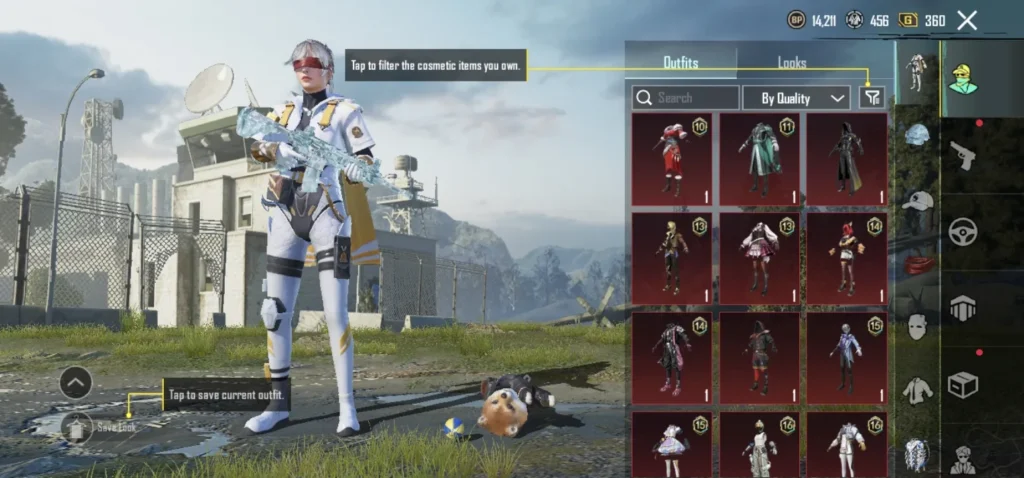The height and width of the screenshot is (478, 1024).
Task: Open the pistol weapons category
Action: pos(963,155)
